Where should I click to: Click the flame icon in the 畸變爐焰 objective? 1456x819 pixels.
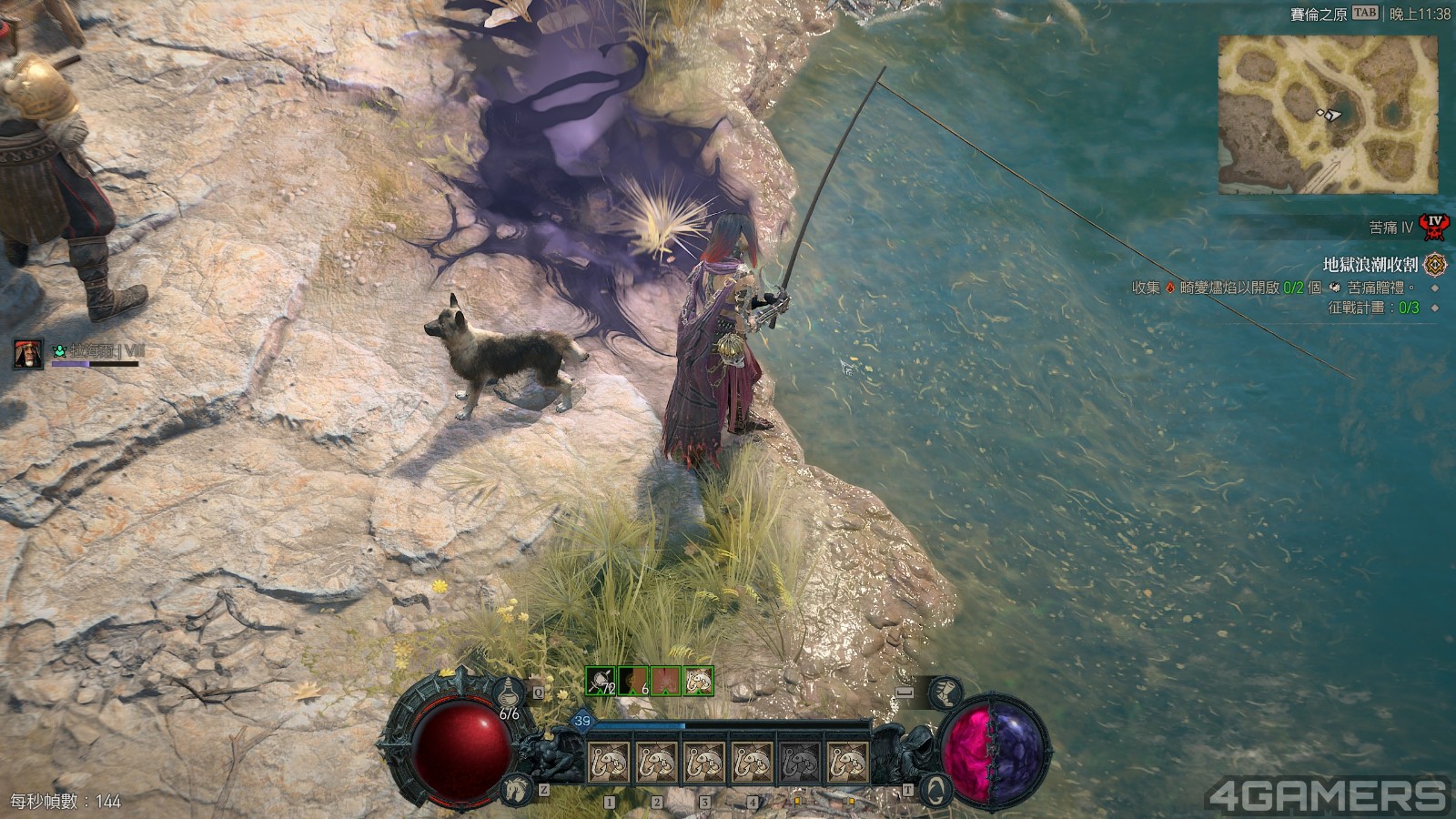[x=1170, y=288]
